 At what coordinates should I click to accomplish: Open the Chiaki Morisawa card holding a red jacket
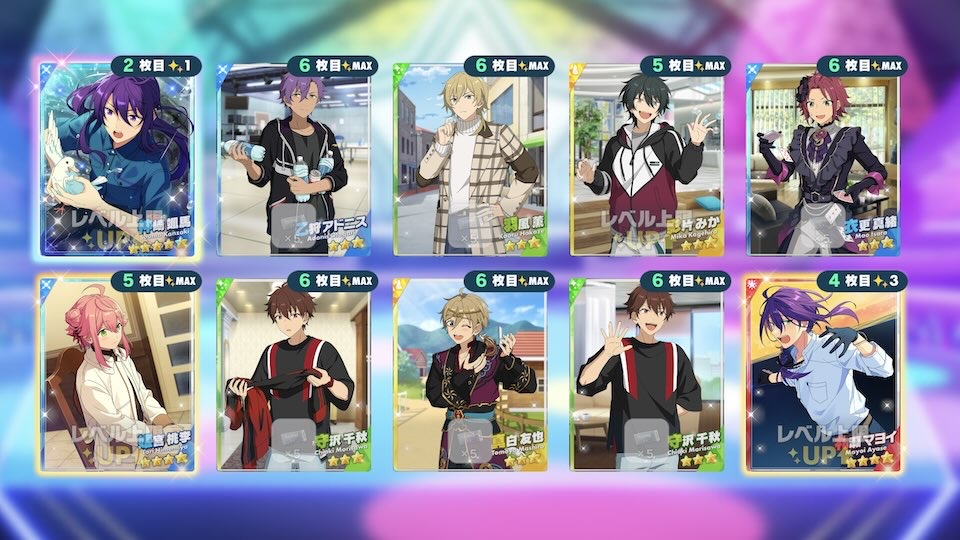[x=296, y=375]
